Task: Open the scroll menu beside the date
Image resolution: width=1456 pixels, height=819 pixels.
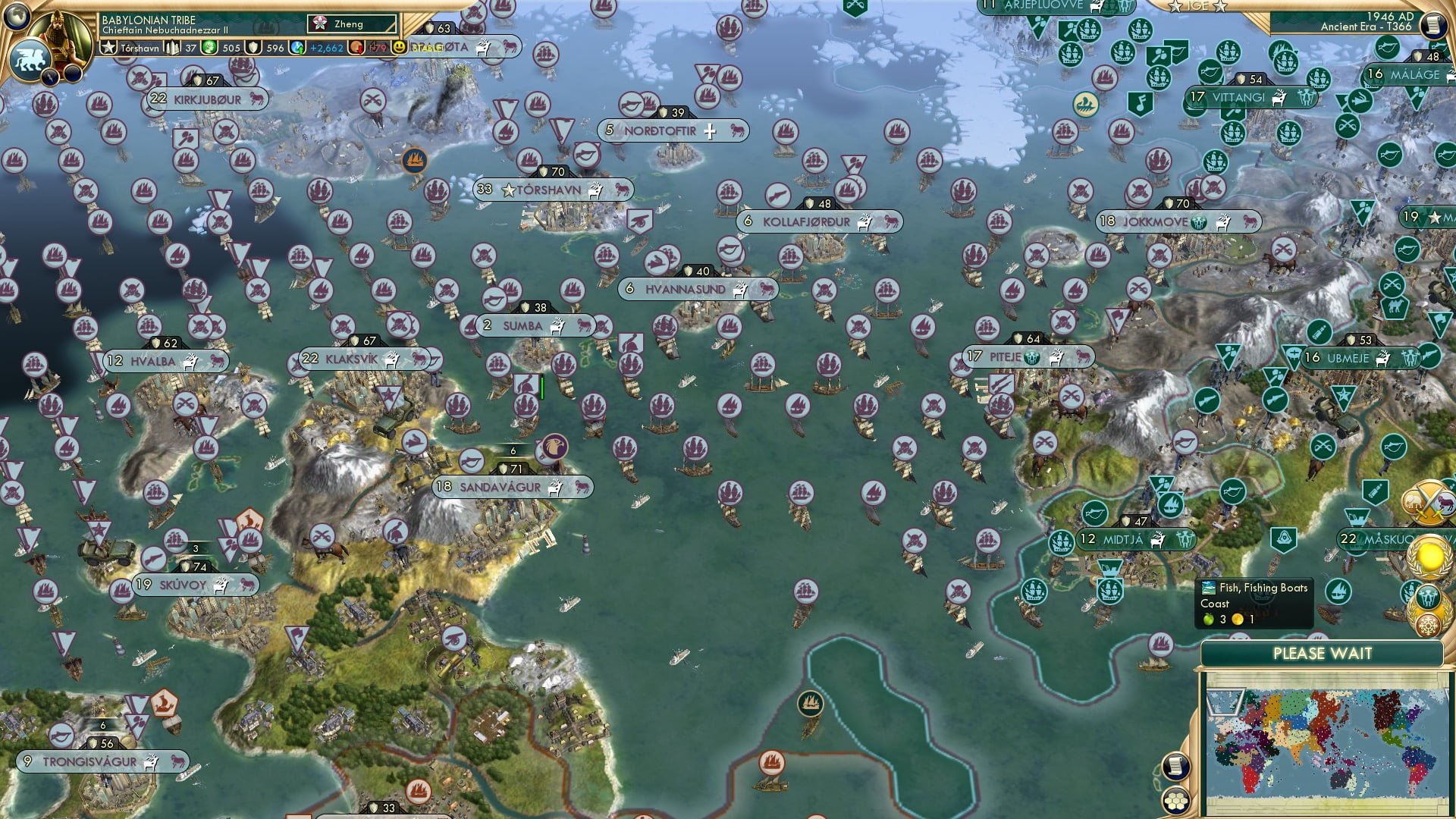Action: pos(1433,25)
